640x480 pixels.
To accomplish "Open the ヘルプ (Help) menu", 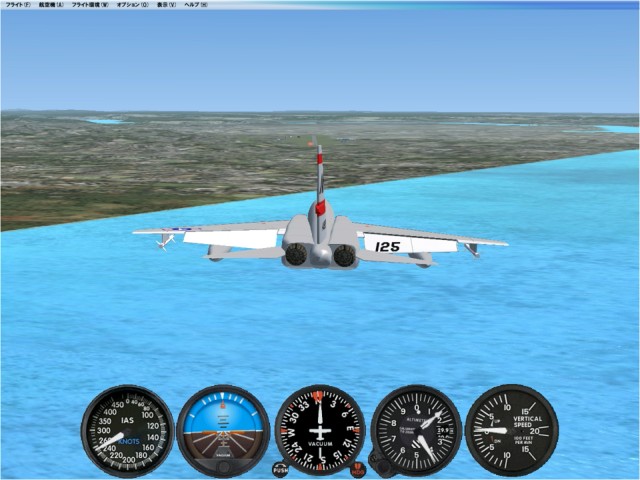I will click(x=196, y=5).
